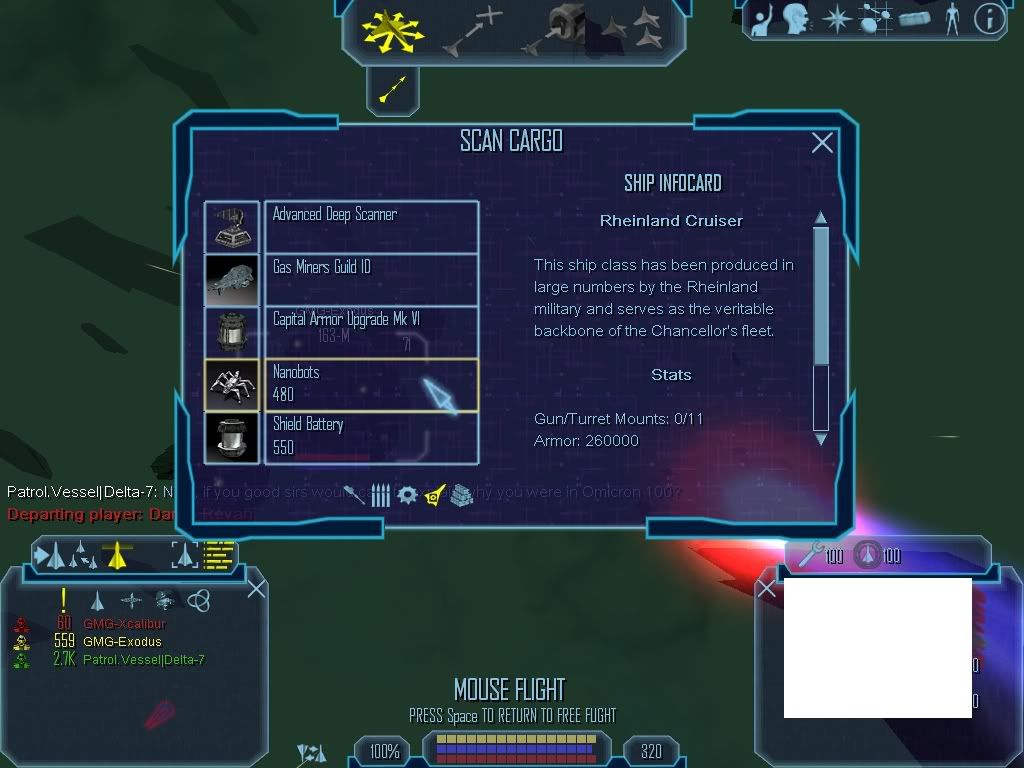The height and width of the screenshot is (768, 1024).
Task: Open the chat talking-head icon
Action: pyautogui.click(x=795, y=18)
